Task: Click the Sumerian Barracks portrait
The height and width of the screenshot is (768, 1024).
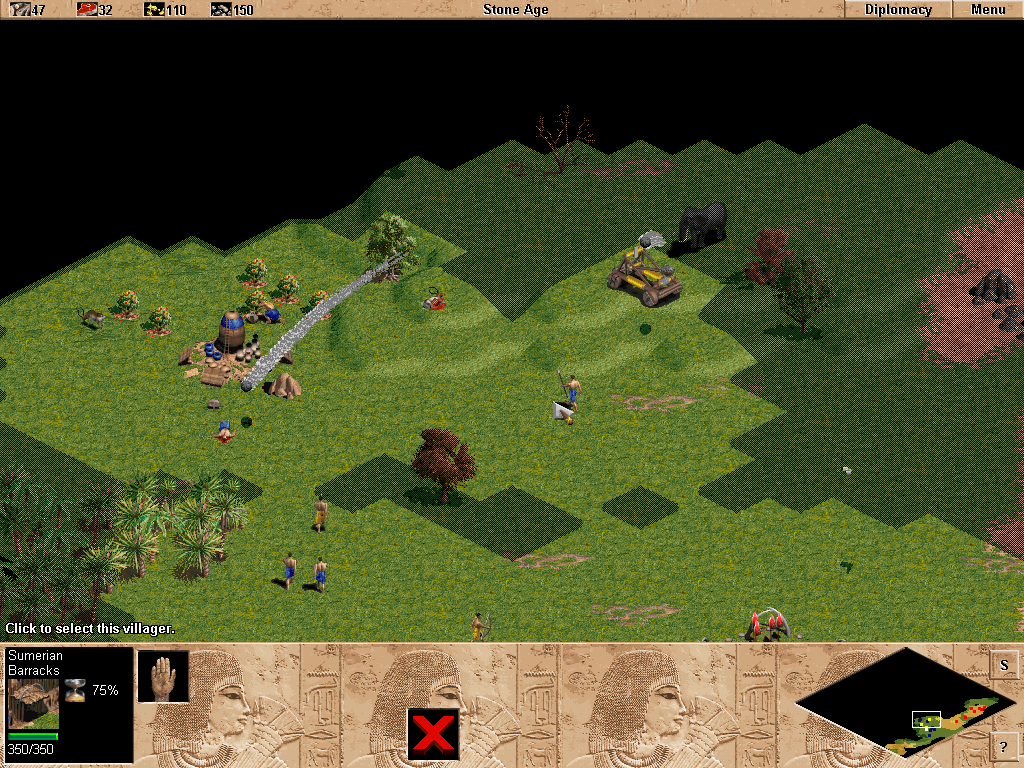Action: (x=33, y=703)
